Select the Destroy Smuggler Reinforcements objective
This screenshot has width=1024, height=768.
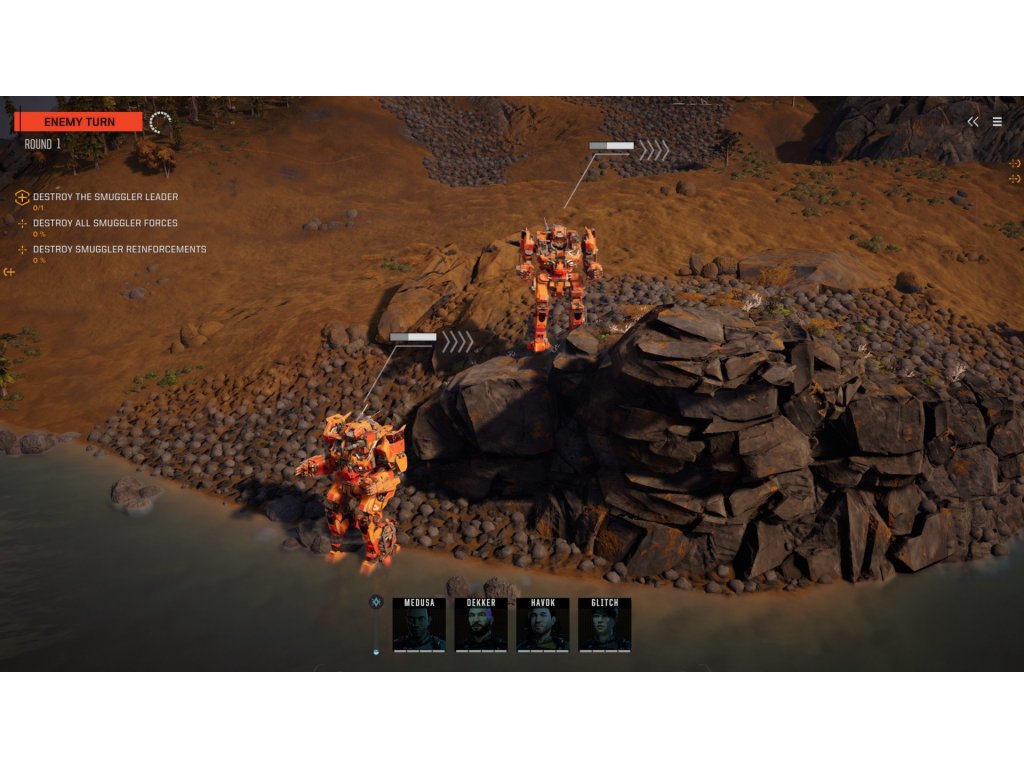point(119,249)
